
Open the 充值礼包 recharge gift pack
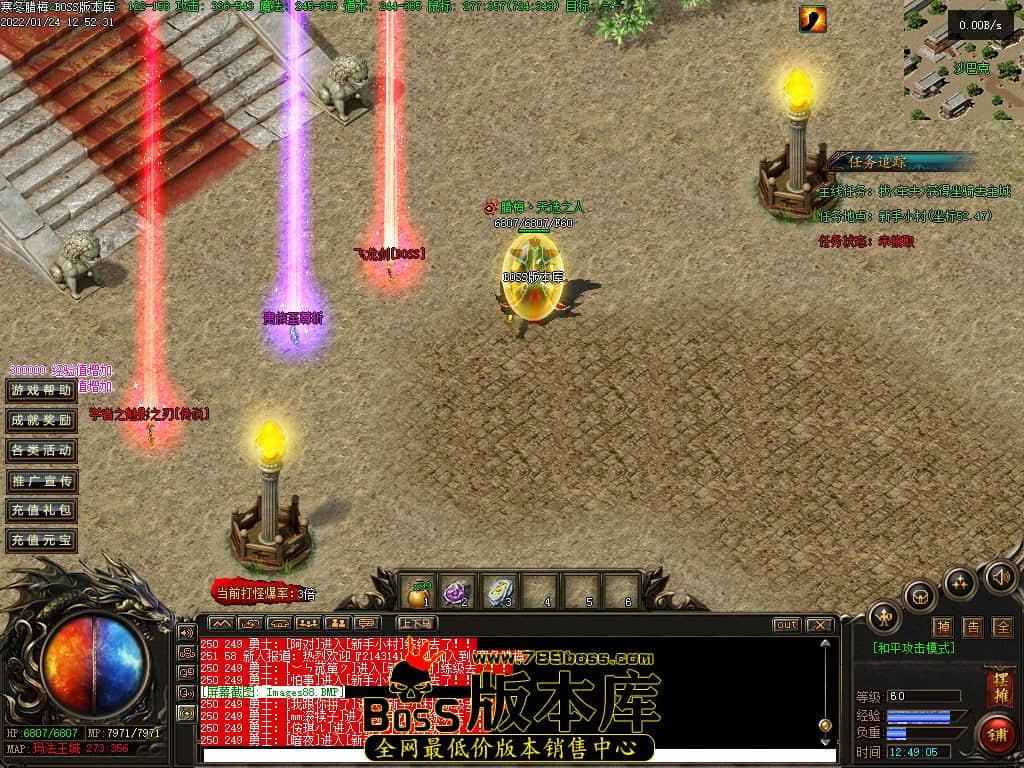click(41, 511)
